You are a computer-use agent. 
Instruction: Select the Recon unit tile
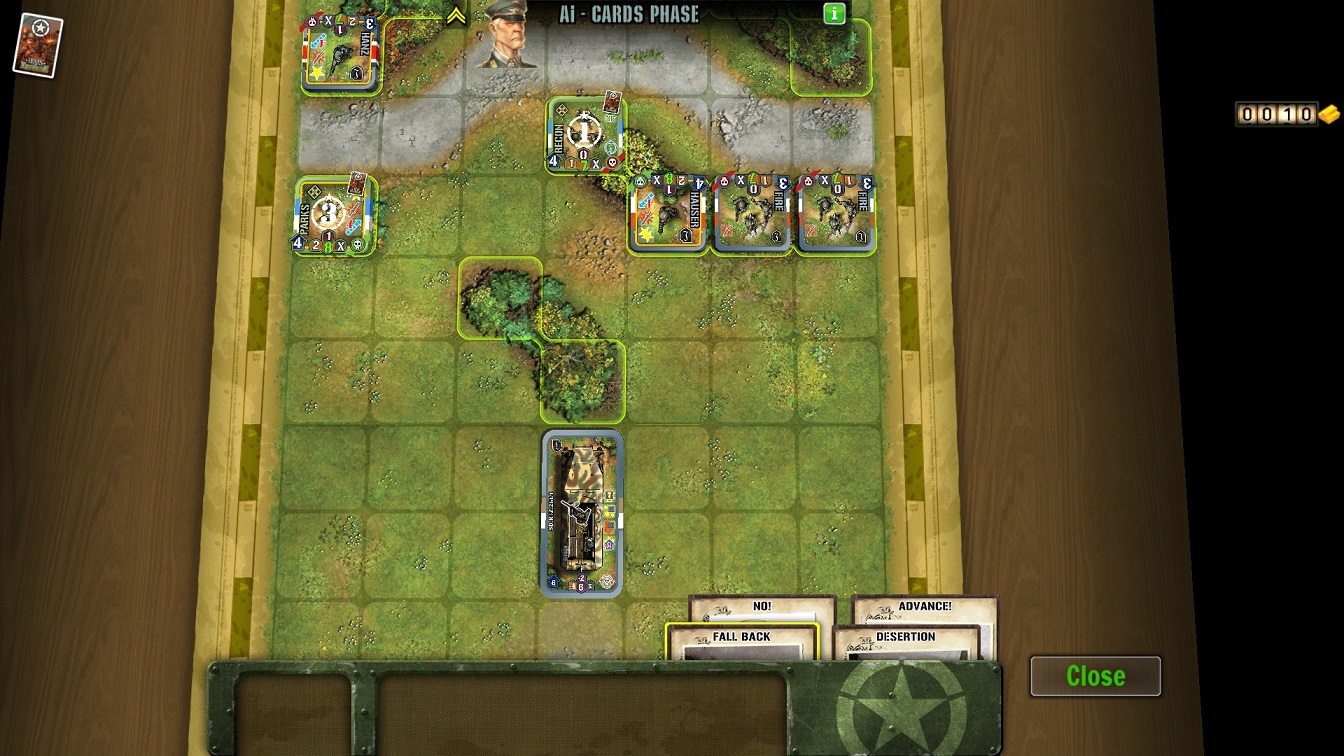(x=586, y=135)
